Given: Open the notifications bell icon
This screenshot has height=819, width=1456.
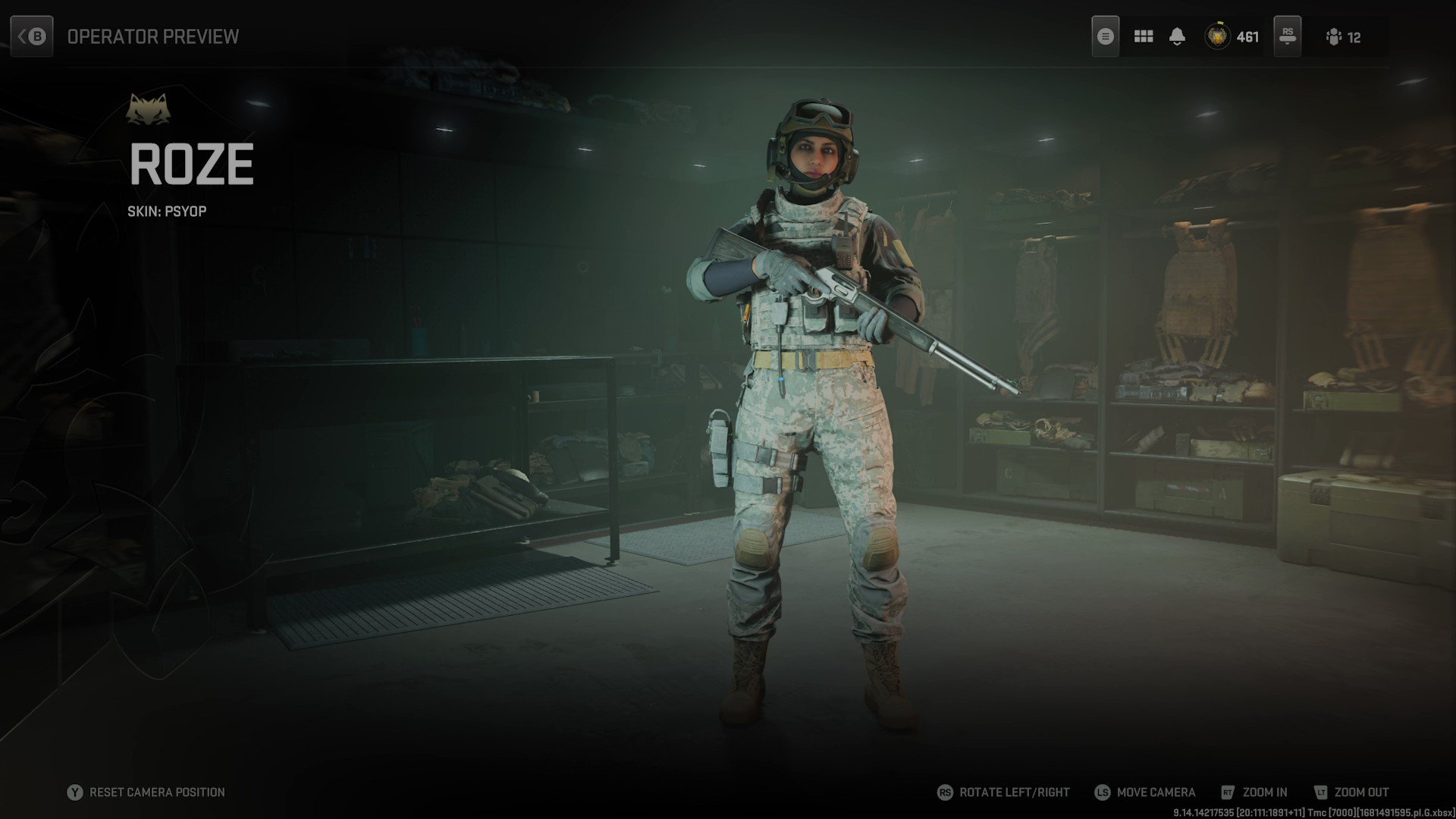Looking at the screenshot, I should click(1177, 36).
